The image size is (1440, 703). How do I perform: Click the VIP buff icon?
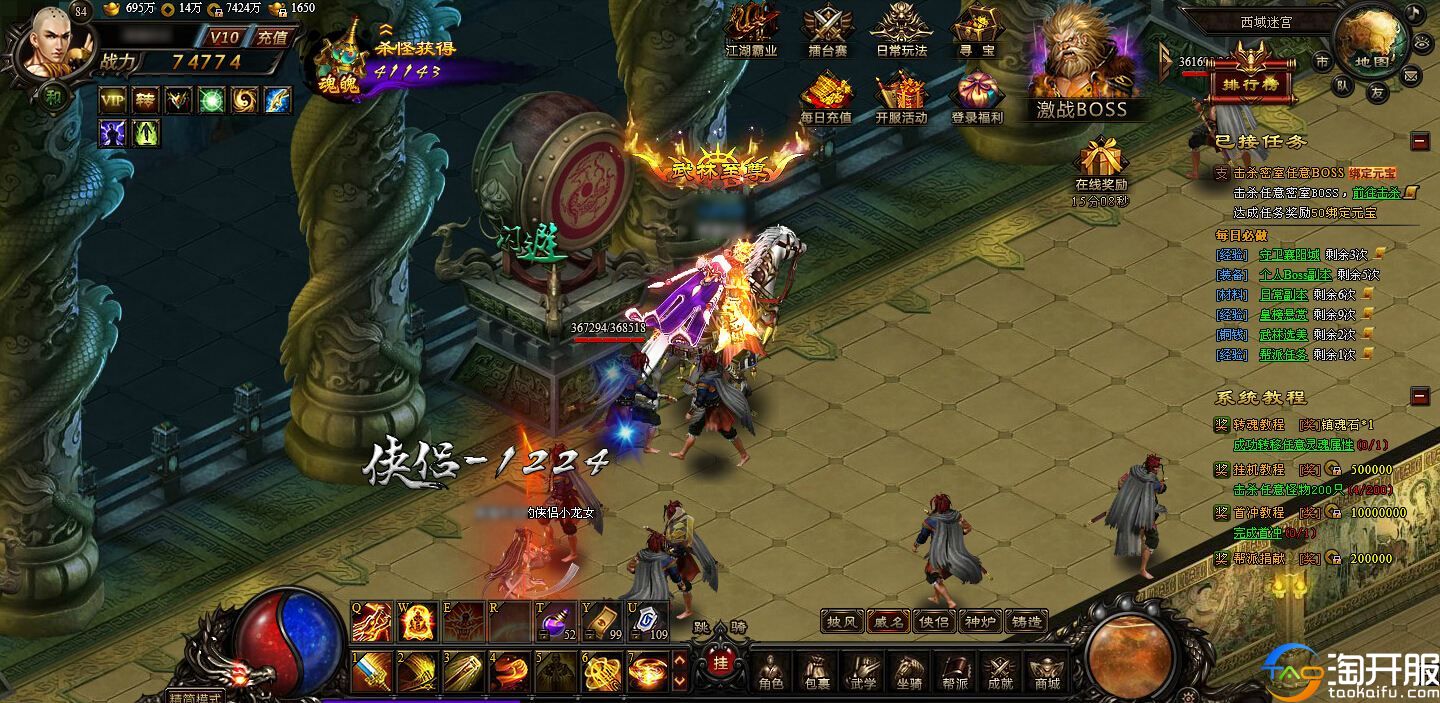(x=113, y=100)
